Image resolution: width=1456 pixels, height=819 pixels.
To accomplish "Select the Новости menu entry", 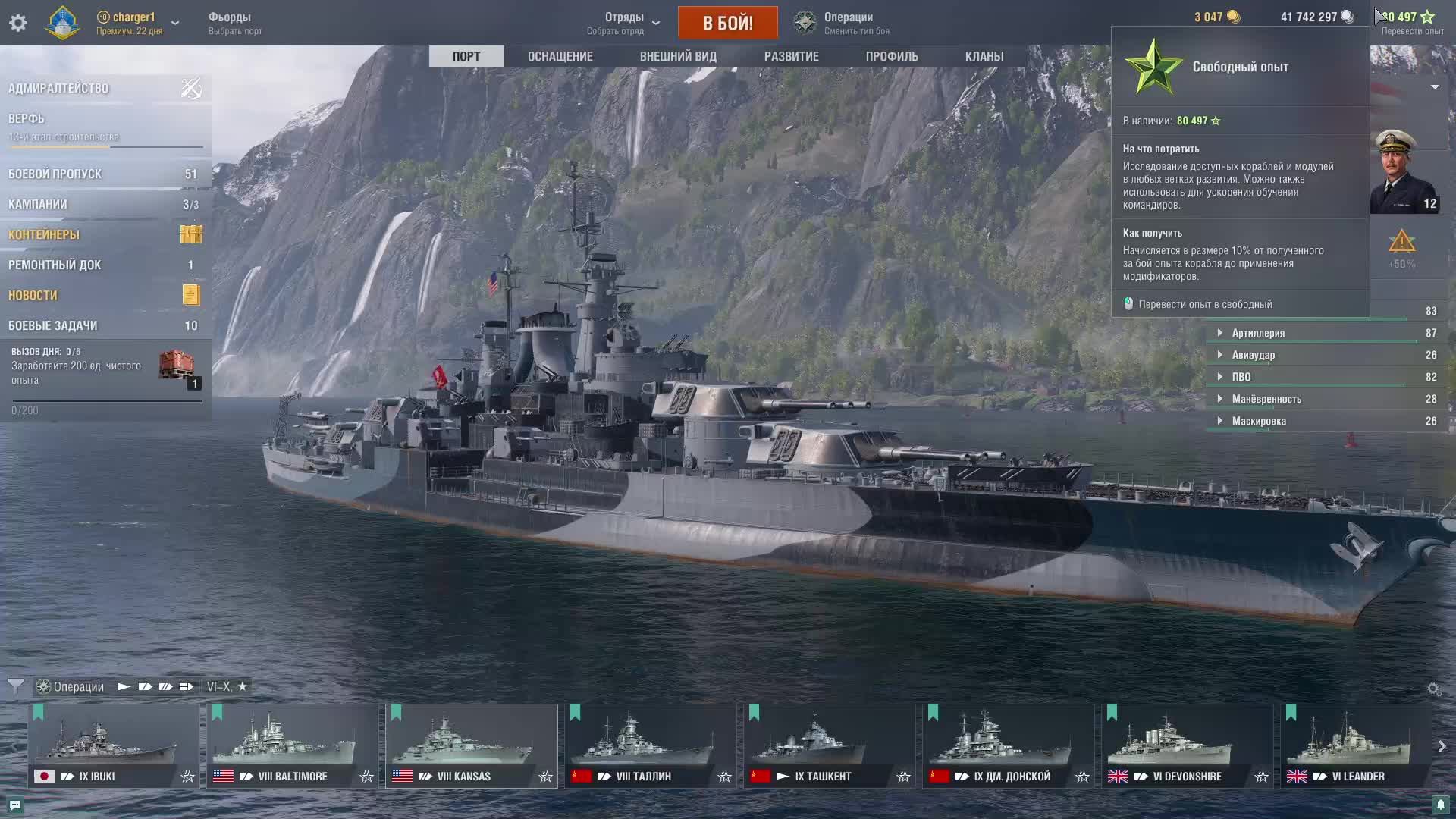I will pyautogui.click(x=33, y=295).
